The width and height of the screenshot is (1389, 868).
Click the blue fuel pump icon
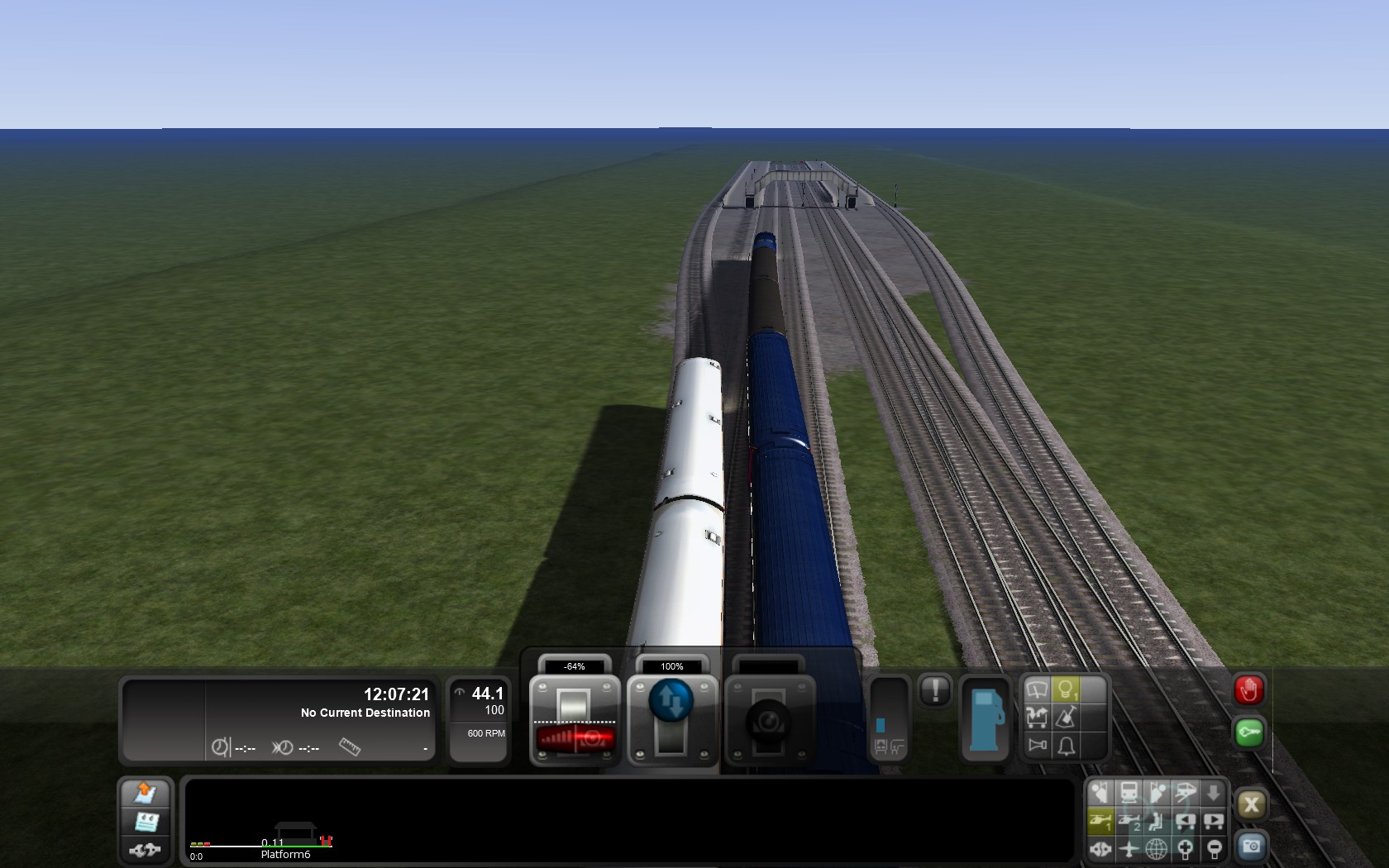[x=985, y=720]
